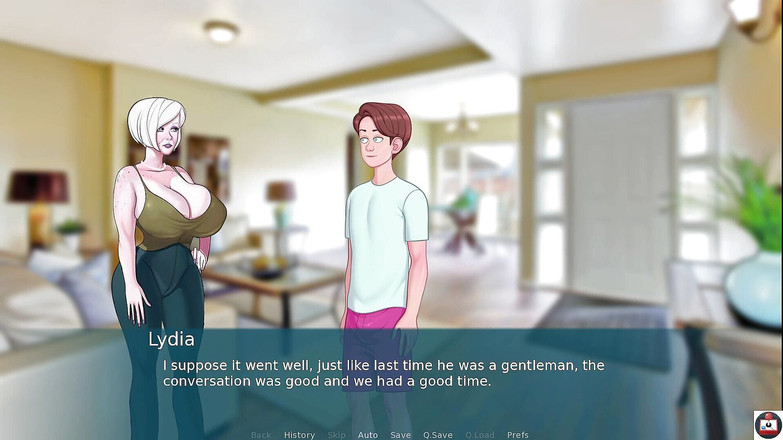Quick save with Q.Save
Screen dimensions: 783x440
click(437, 435)
